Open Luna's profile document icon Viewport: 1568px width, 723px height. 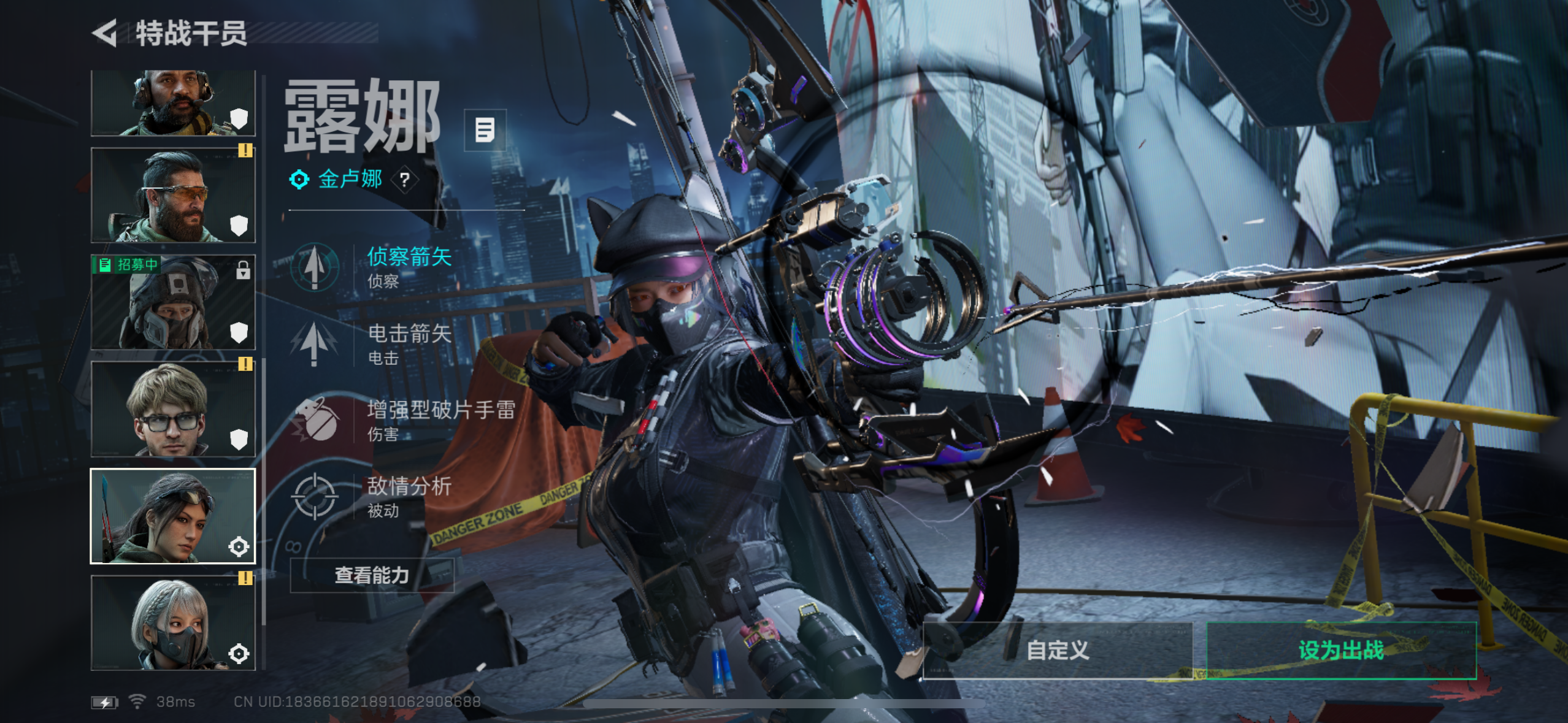[x=485, y=130]
